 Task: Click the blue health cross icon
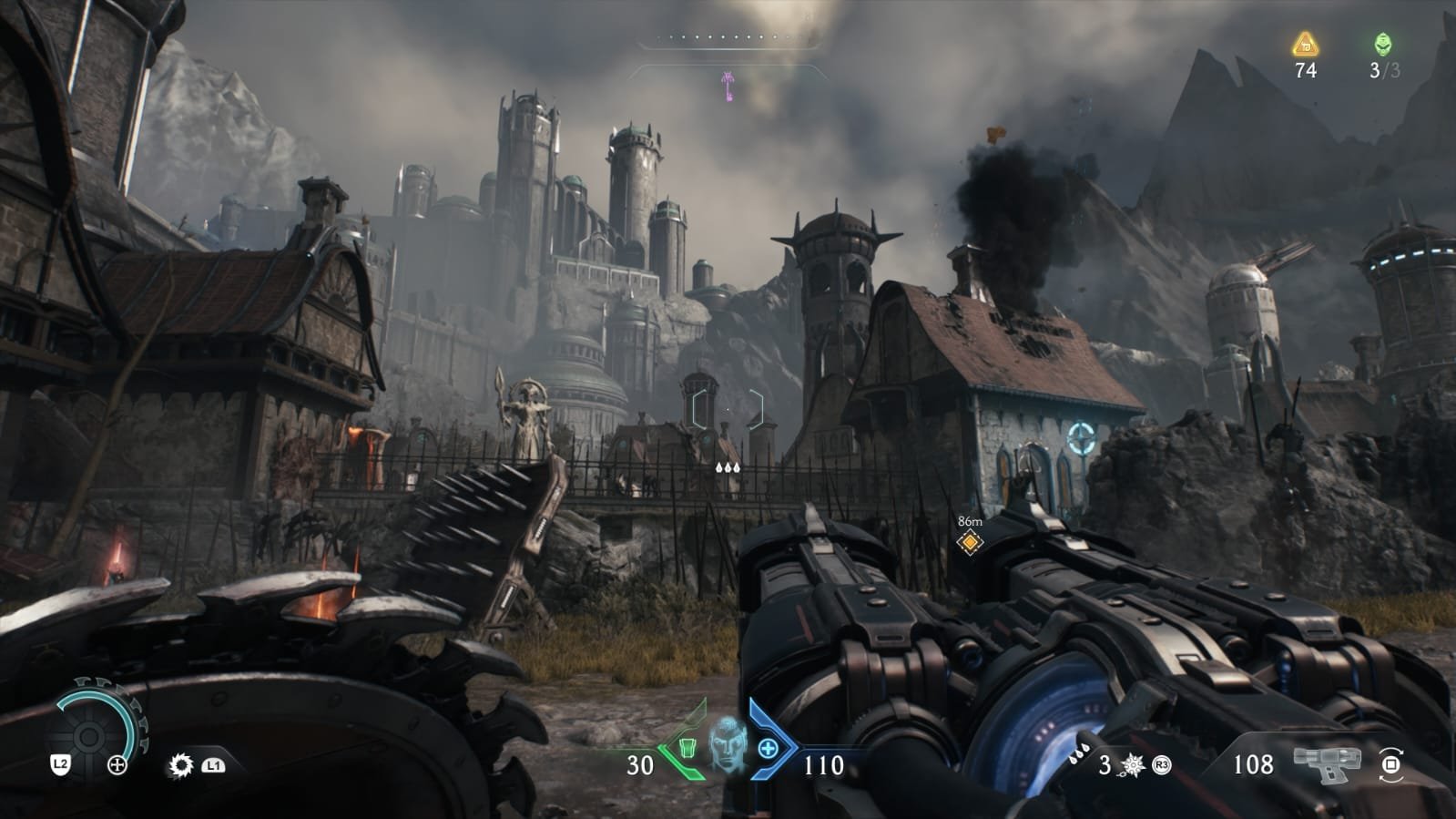(769, 749)
